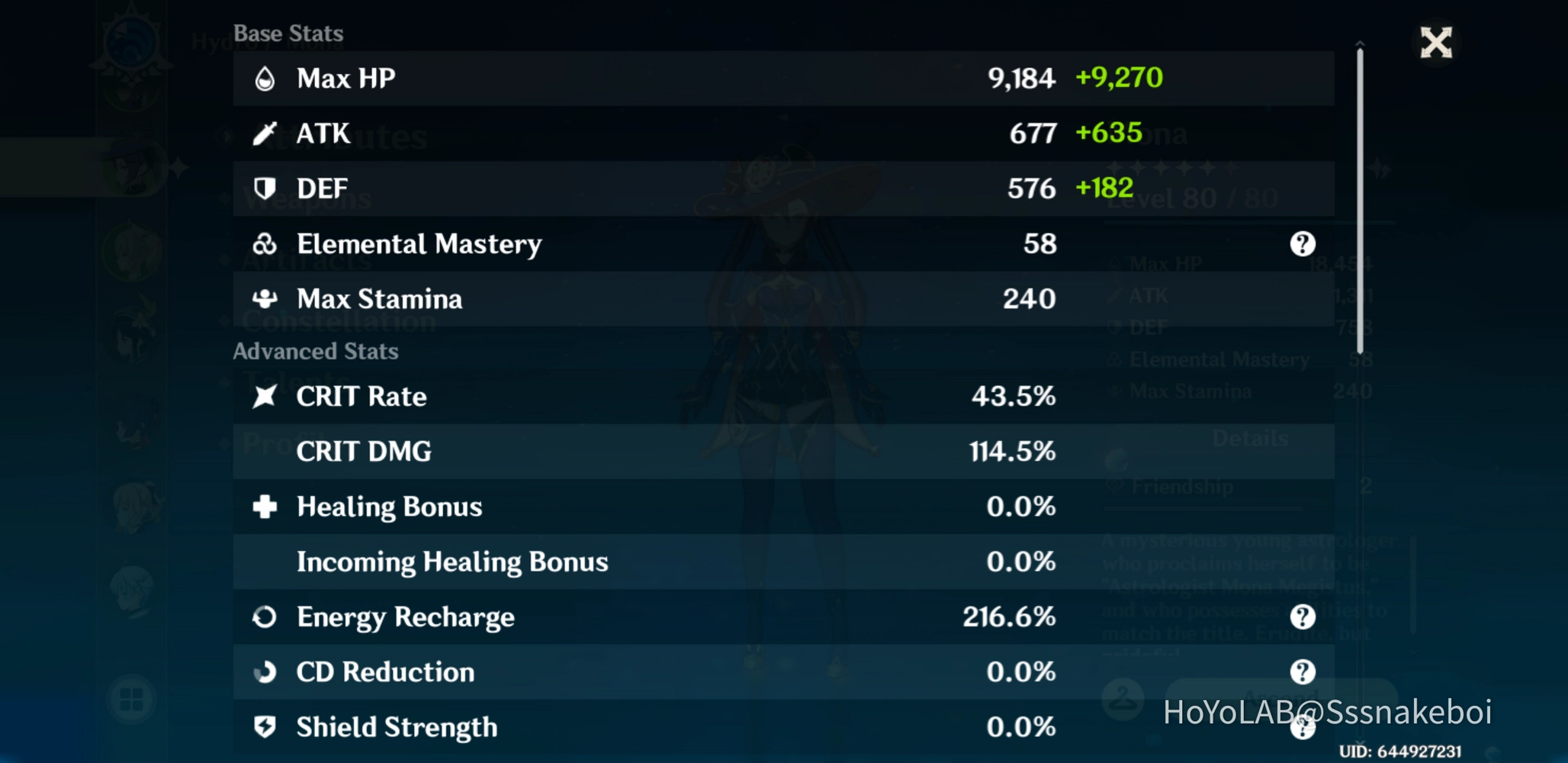Select the DEF shield icon

click(265, 188)
